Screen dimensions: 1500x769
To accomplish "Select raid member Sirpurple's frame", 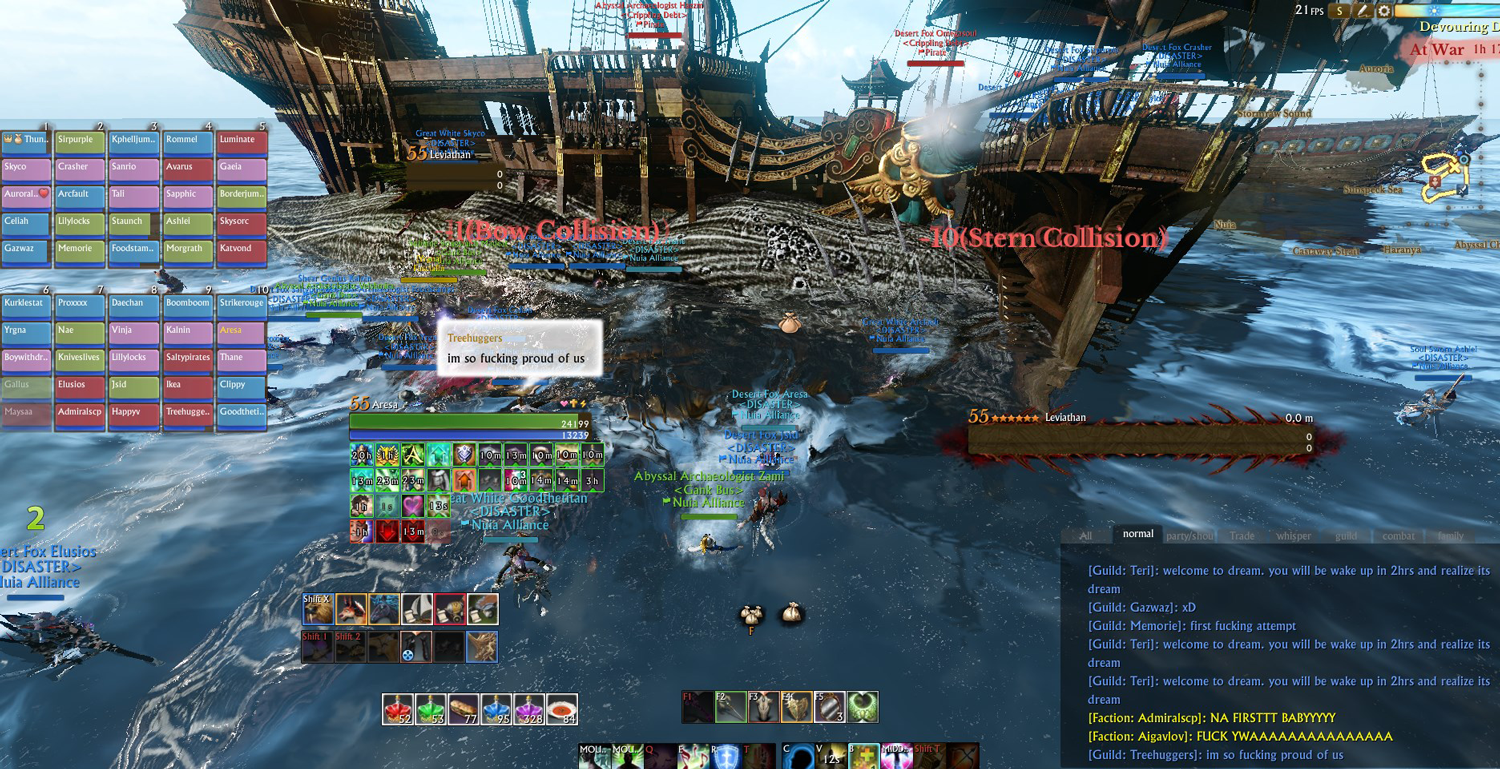I will coord(80,140).
